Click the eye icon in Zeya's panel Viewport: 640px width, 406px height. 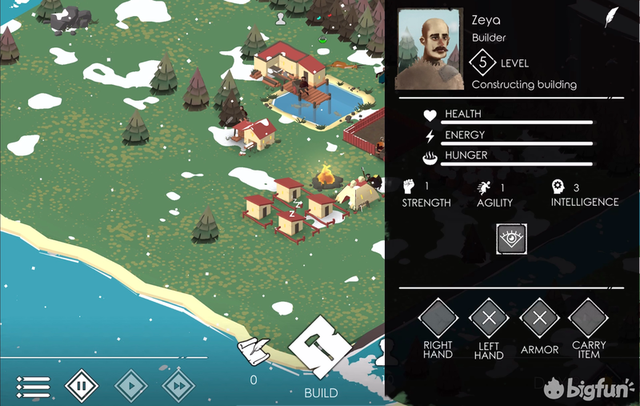(511, 238)
